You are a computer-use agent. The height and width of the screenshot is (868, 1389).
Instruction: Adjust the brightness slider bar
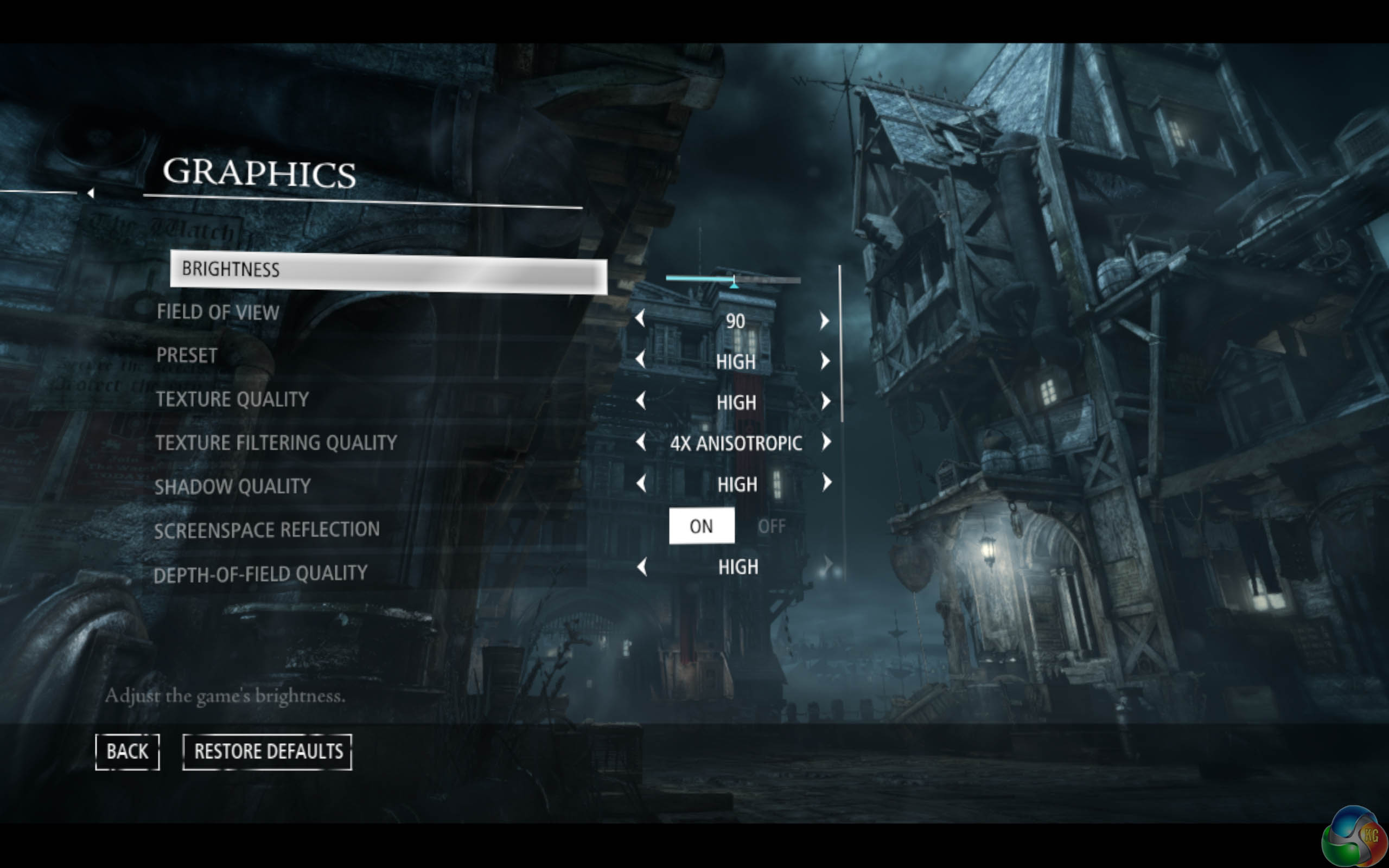pos(732,279)
